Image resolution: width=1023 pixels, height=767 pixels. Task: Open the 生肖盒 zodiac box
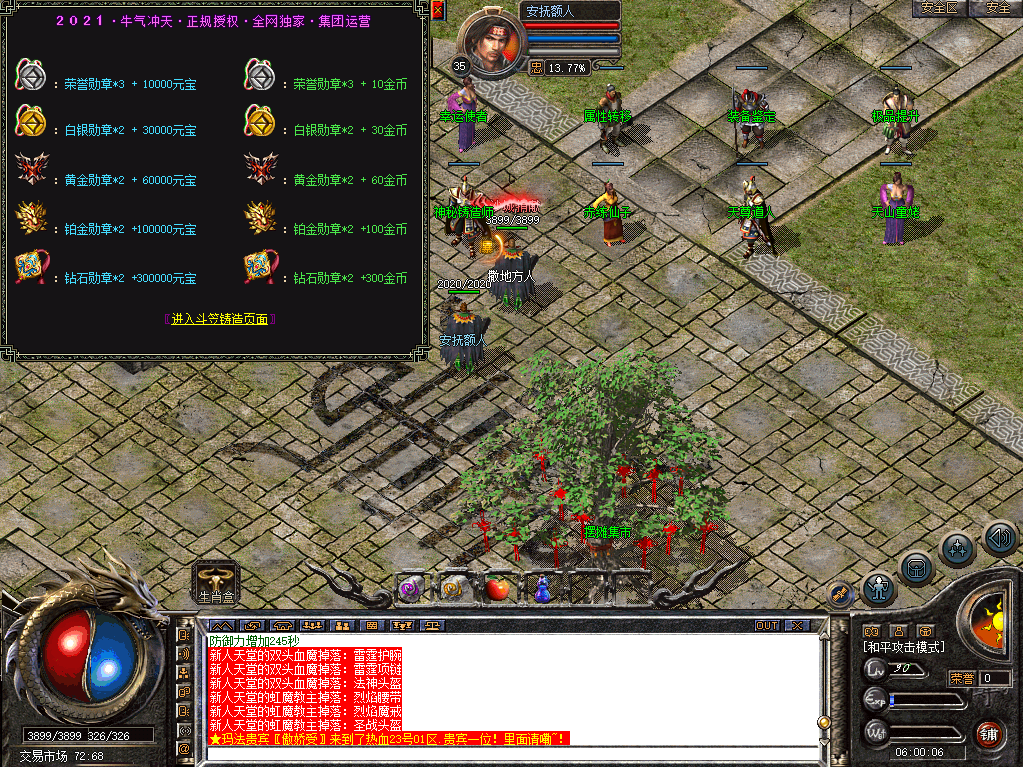[x=216, y=581]
